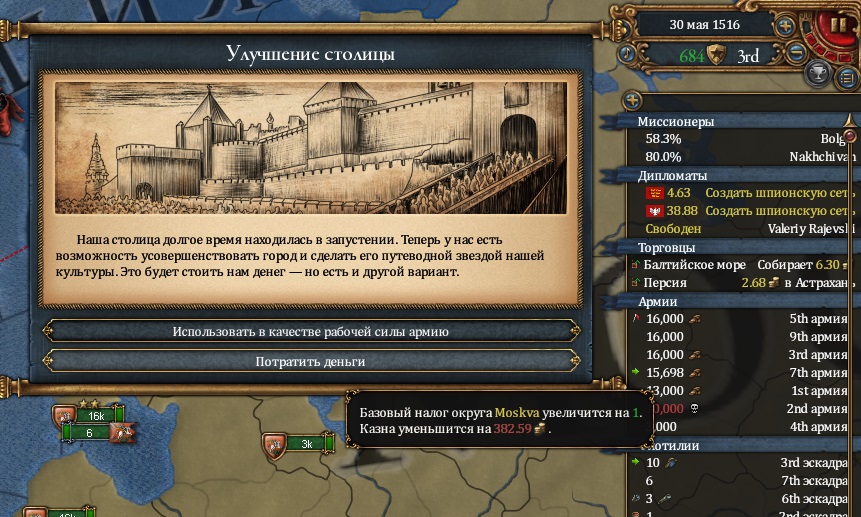Select free diplomat Valeriy Rajevskii
The width and height of the screenshot is (861, 517).
[740, 229]
